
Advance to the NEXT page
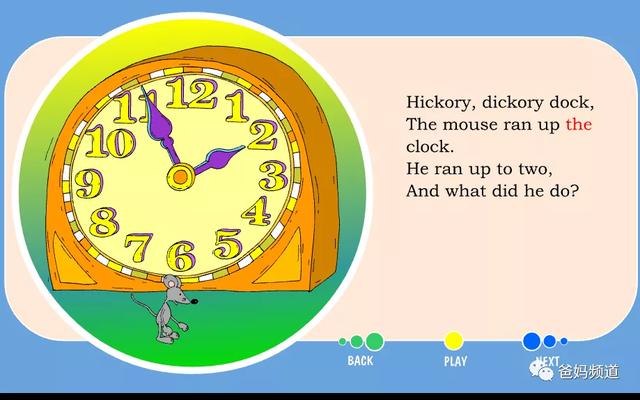534,342
